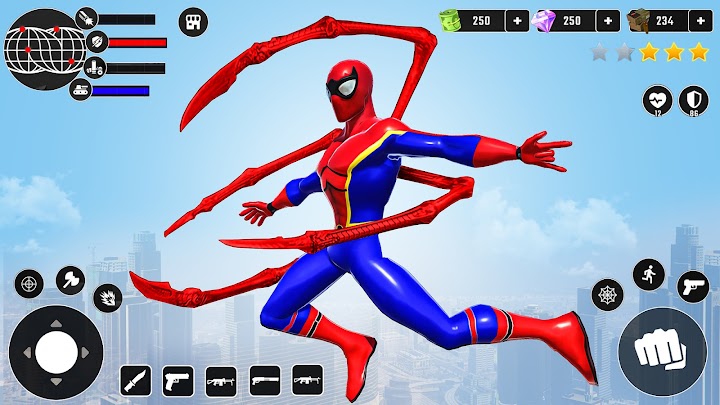720x405 pixels.
Task: Open the shop store icon
Action: click(193, 21)
